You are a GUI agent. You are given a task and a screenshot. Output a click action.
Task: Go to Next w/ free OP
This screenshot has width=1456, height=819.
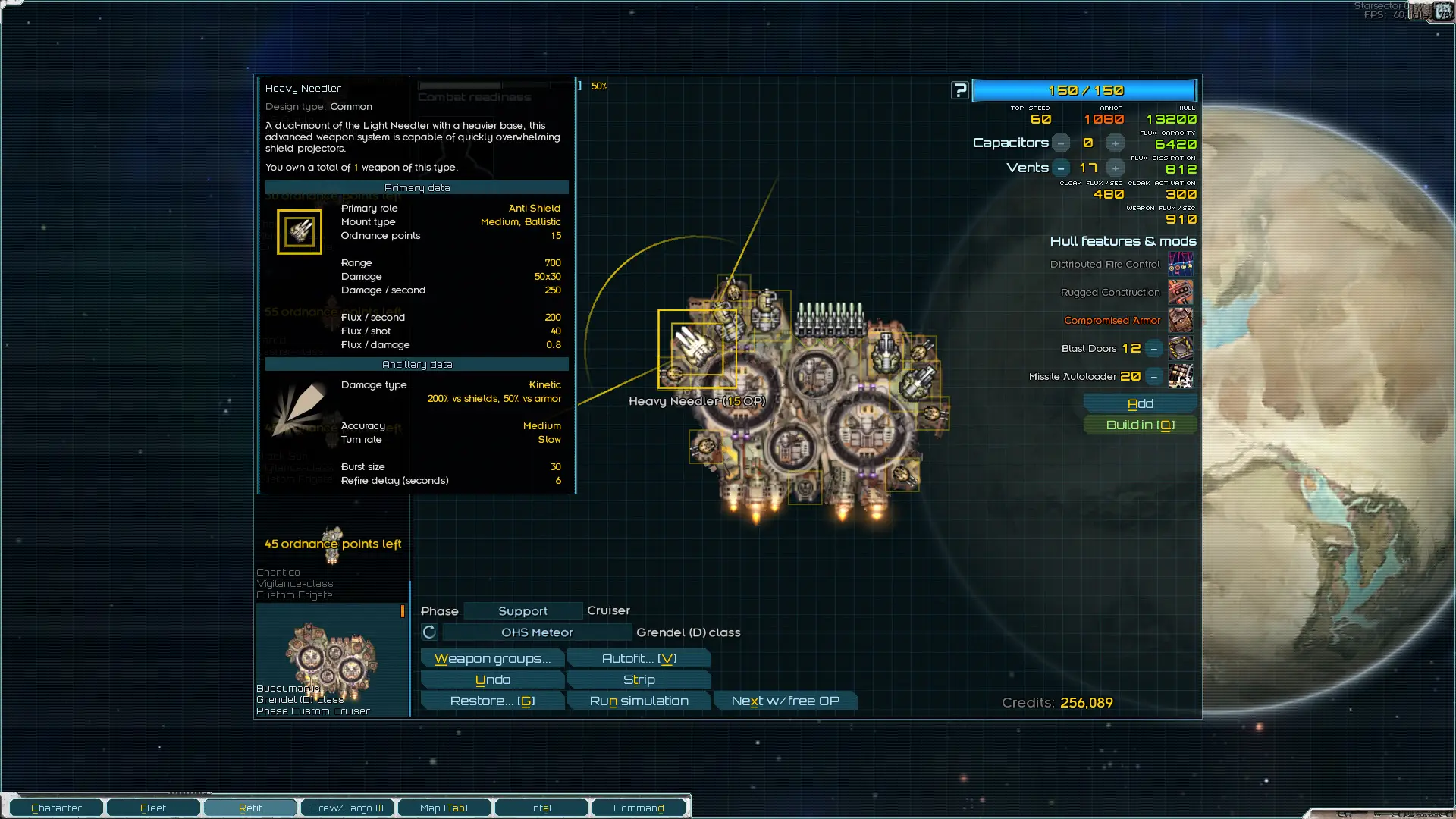[785, 701]
